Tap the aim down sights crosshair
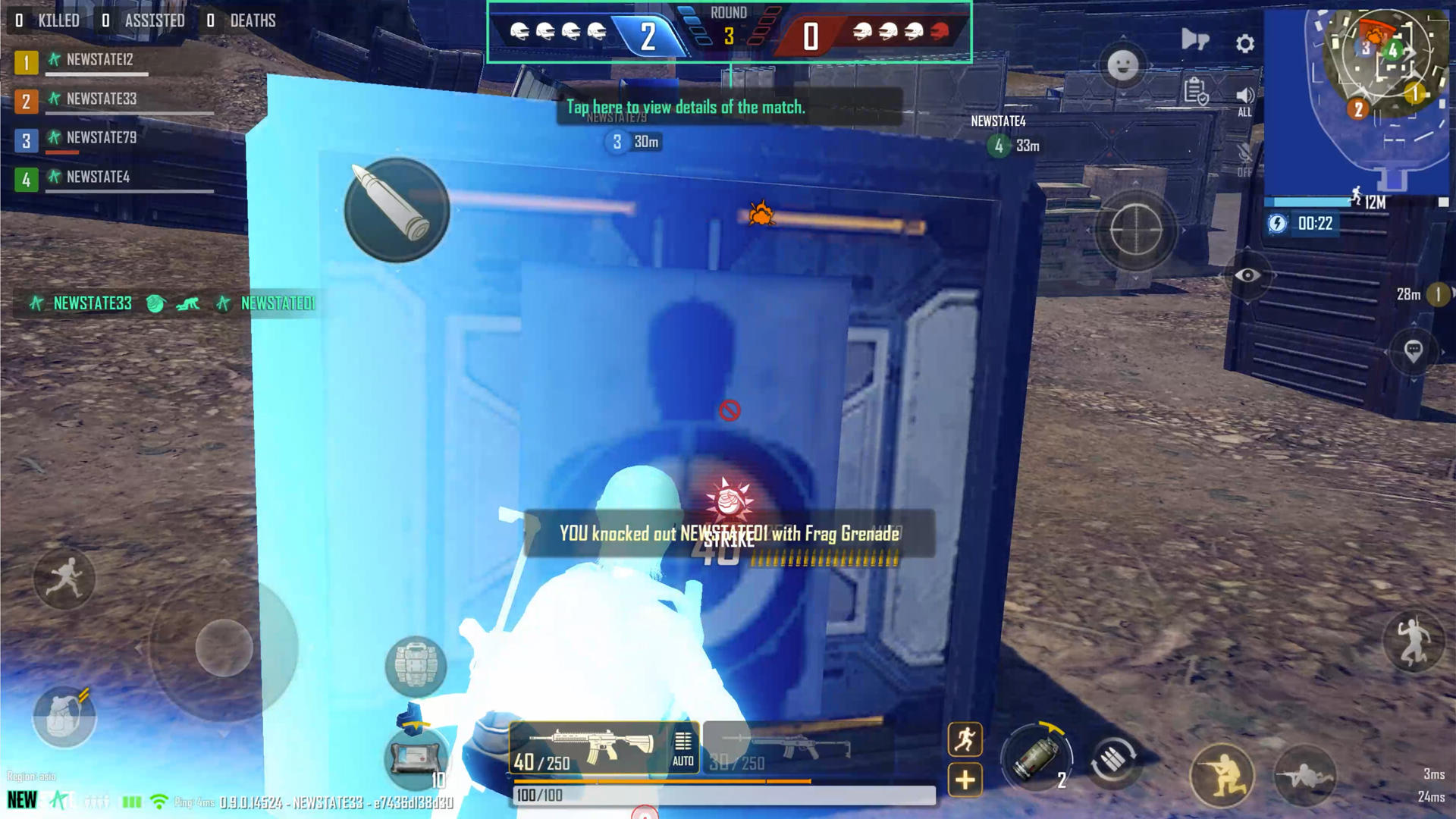Image resolution: width=1456 pixels, height=819 pixels. coord(1135,230)
